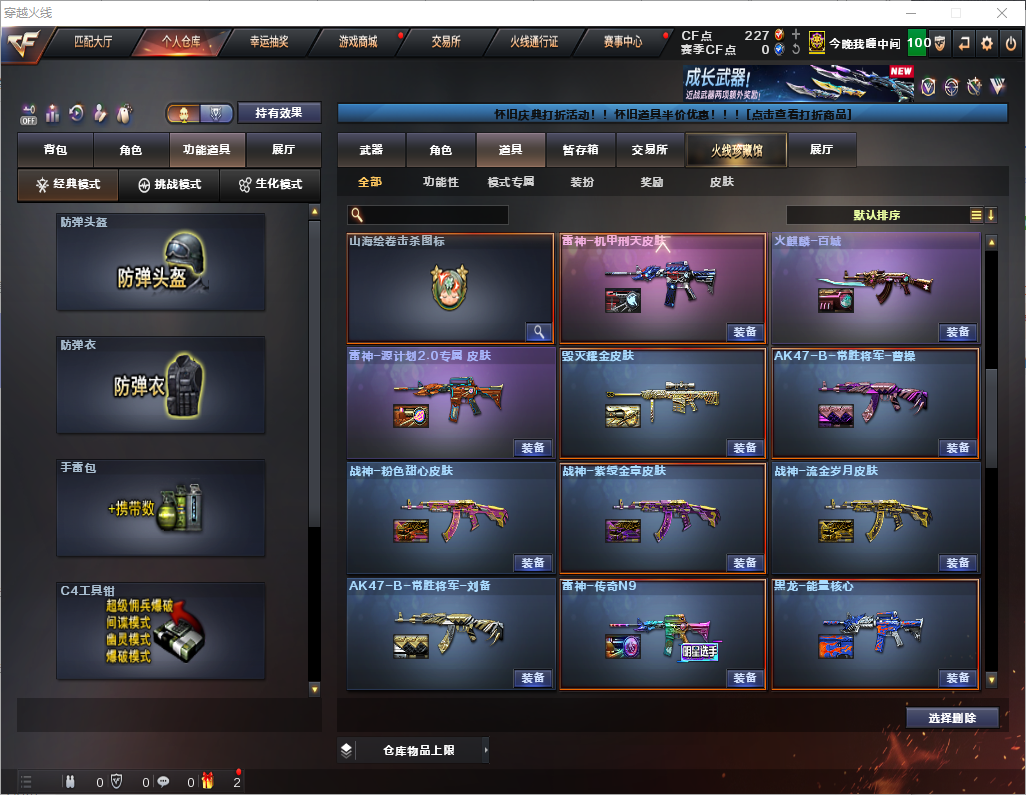Viewport: 1026px width, 795px height.
Task: Open the 武器 warehouse tab
Action: tap(371, 150)
